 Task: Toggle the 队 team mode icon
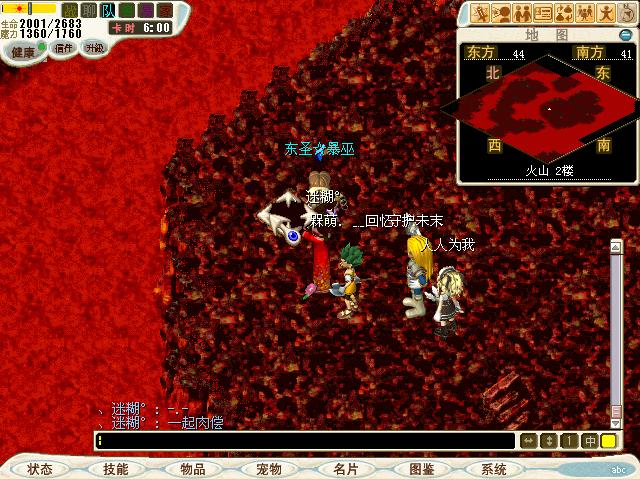[108, 10]
